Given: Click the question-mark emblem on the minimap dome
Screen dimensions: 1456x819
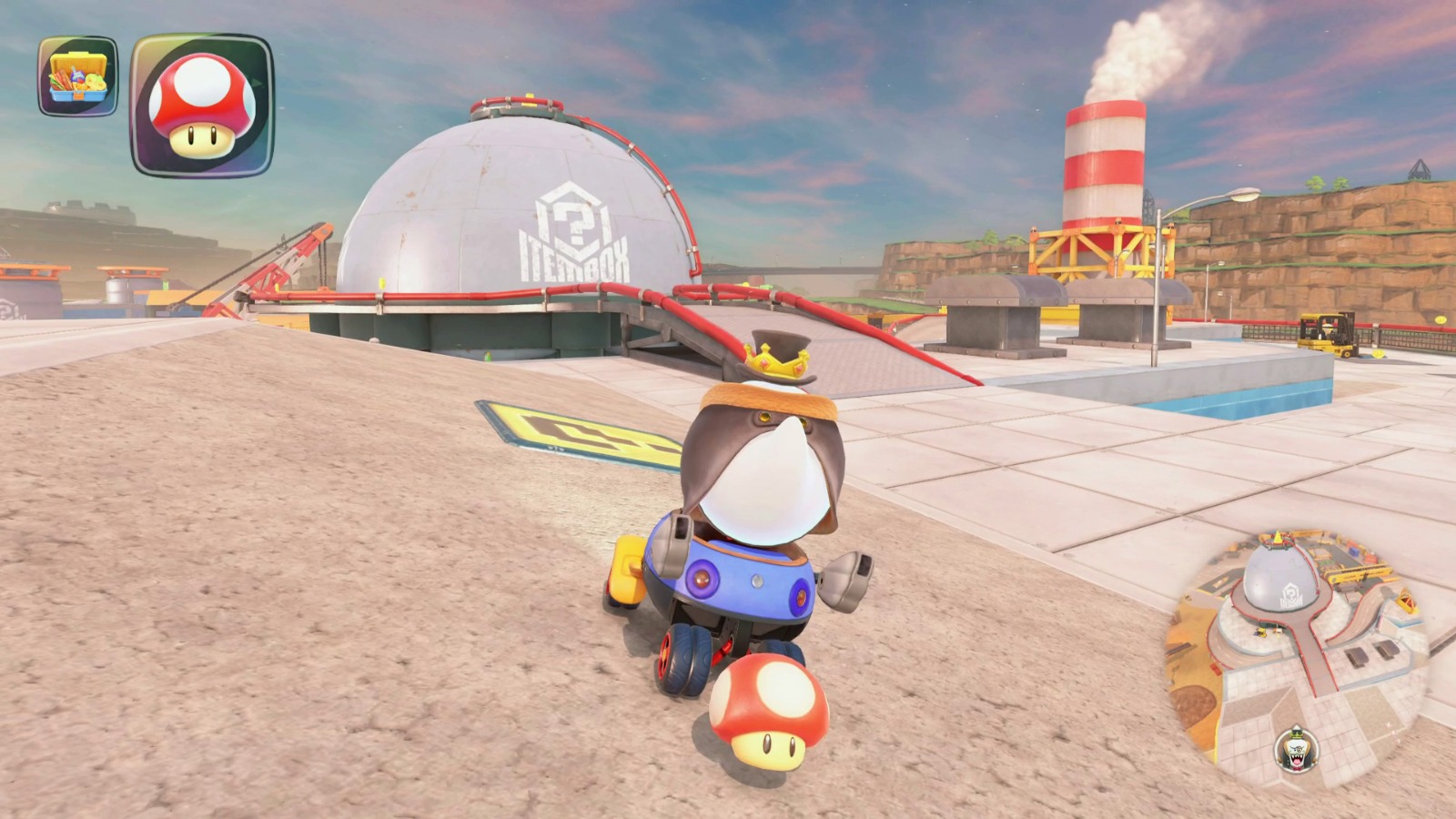Looking at the screenshot, I should tap(1290, 593).
